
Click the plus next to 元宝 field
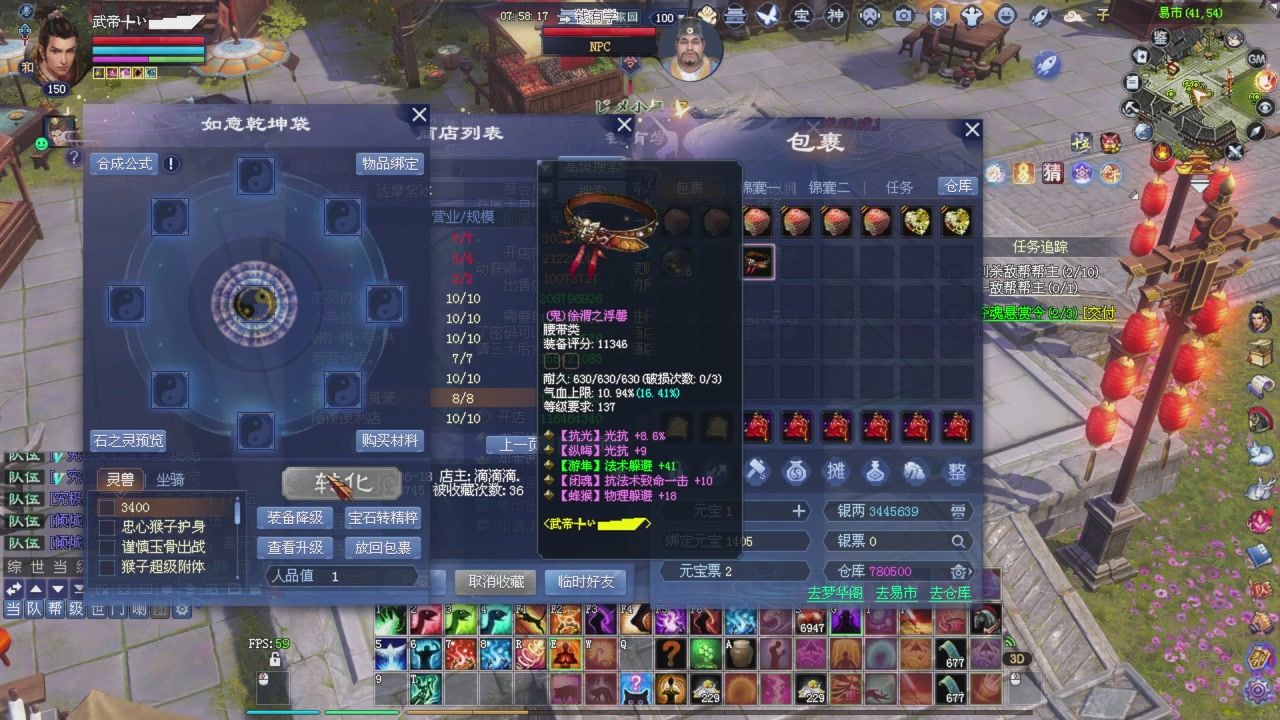(797, 511)
